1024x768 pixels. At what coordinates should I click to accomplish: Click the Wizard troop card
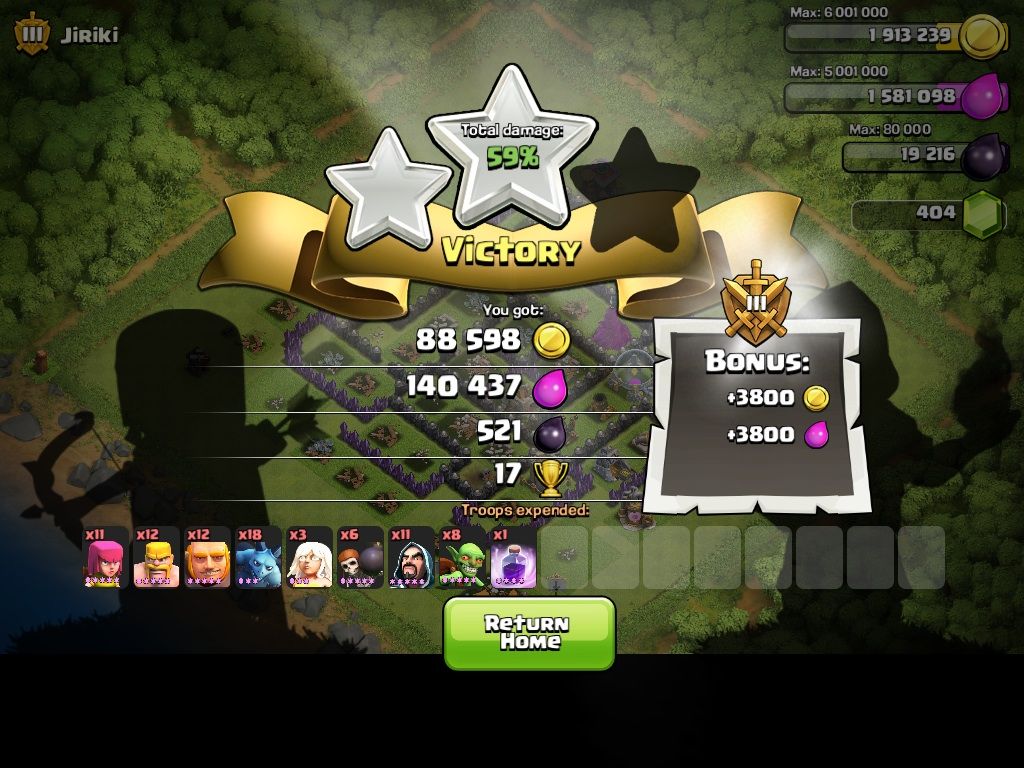[411, 558]
